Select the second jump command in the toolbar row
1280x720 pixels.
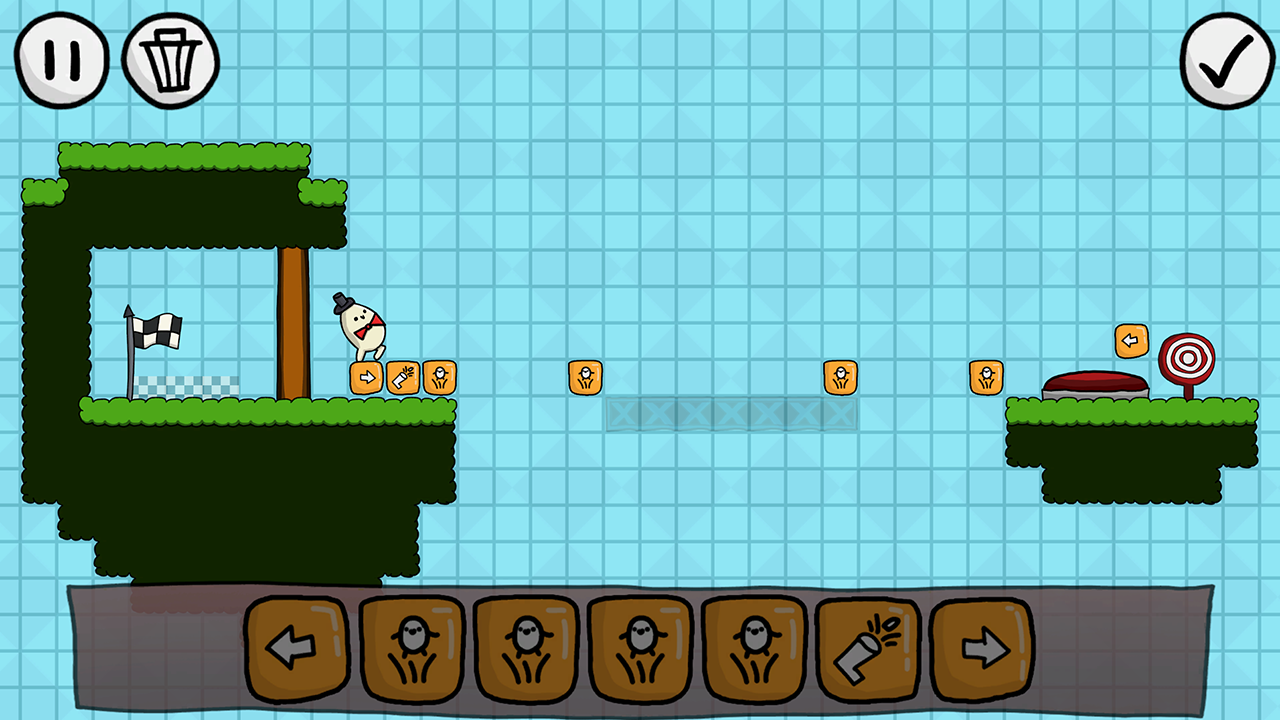click(x=526, y=648)
